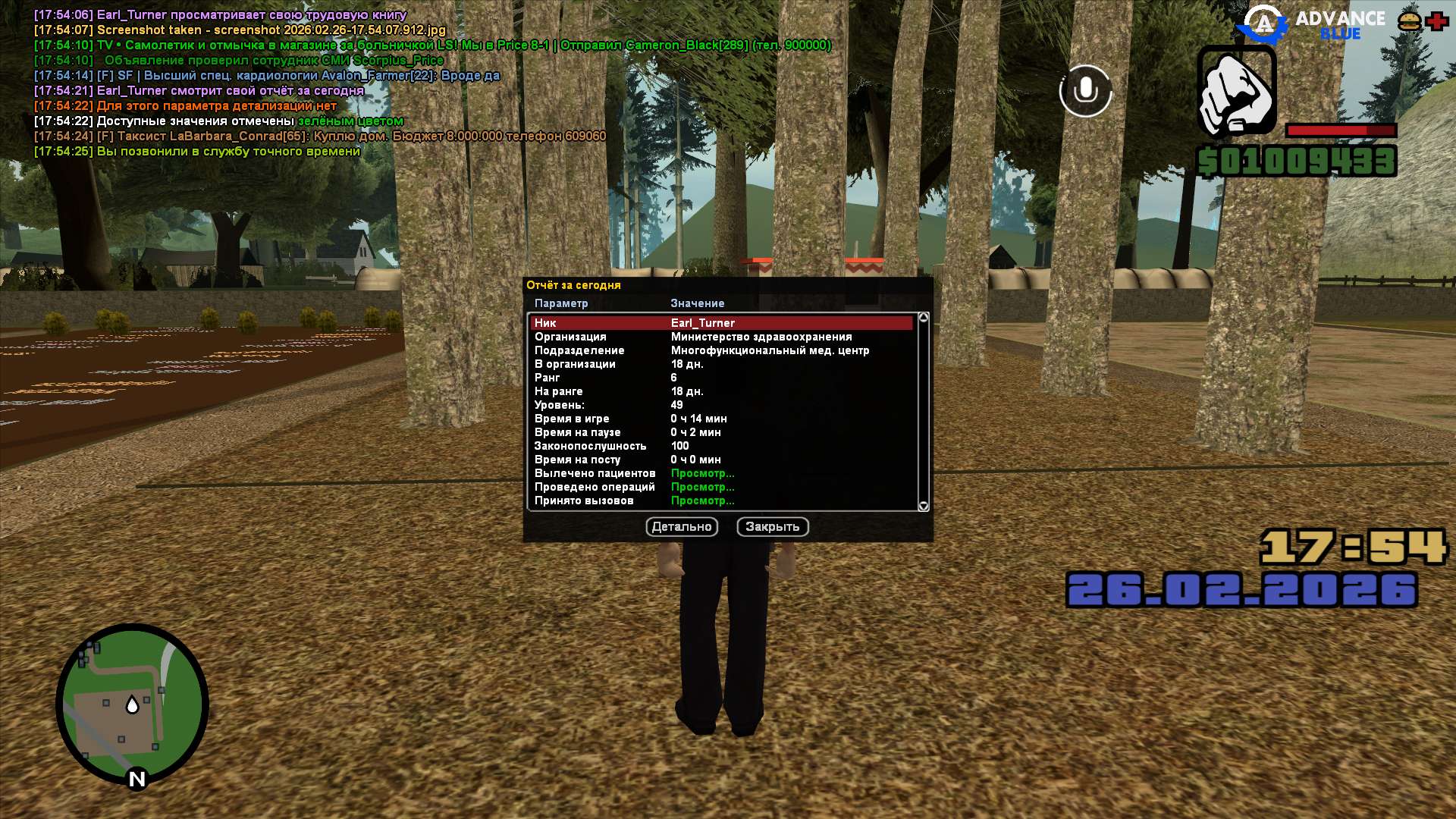
Task: Choose the На ранге row
Action: [720, 391]
